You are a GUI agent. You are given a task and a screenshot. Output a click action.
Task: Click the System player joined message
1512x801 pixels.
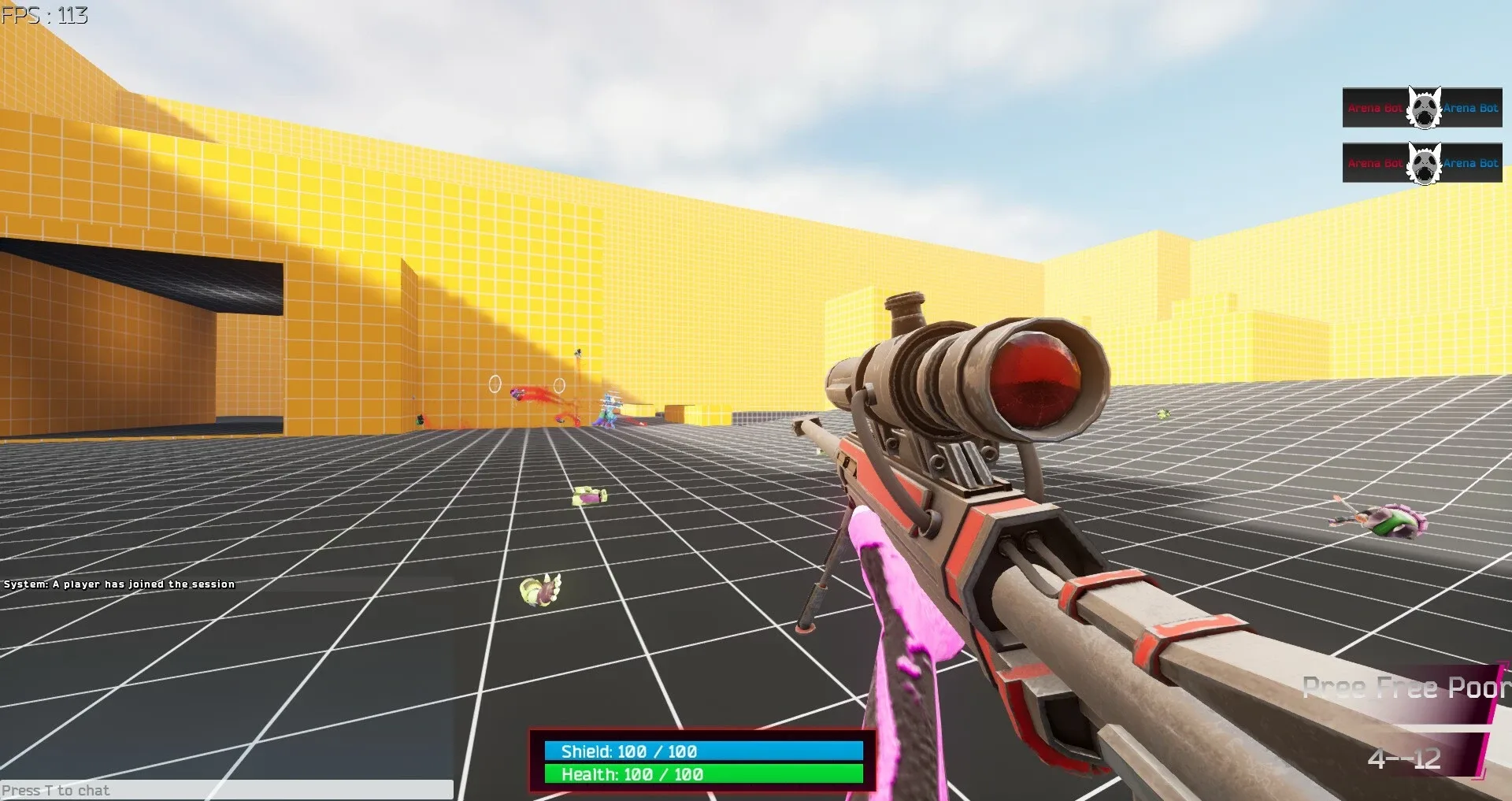[x=118, y=584]
